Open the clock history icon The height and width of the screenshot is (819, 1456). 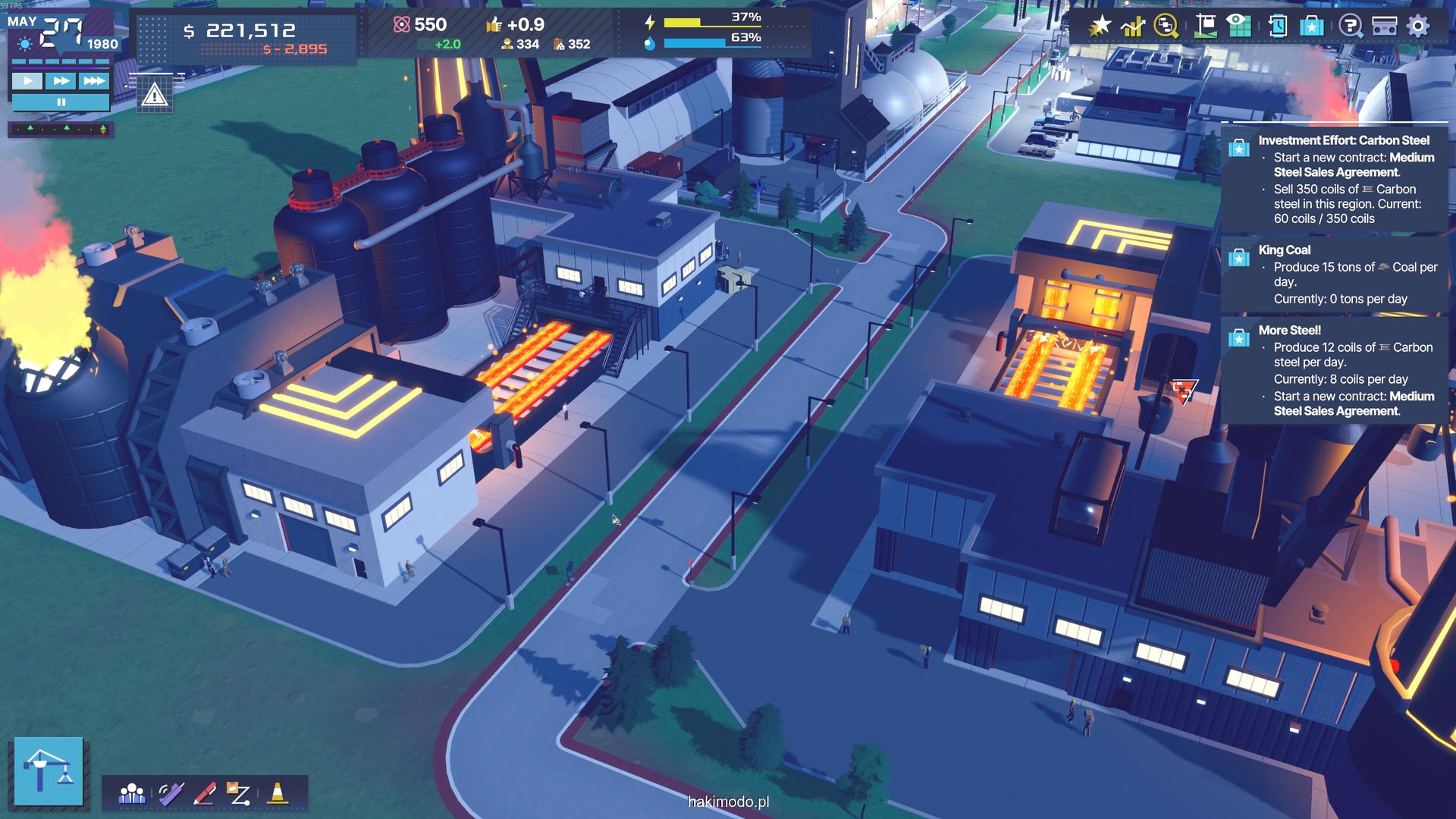[1277, 27]
